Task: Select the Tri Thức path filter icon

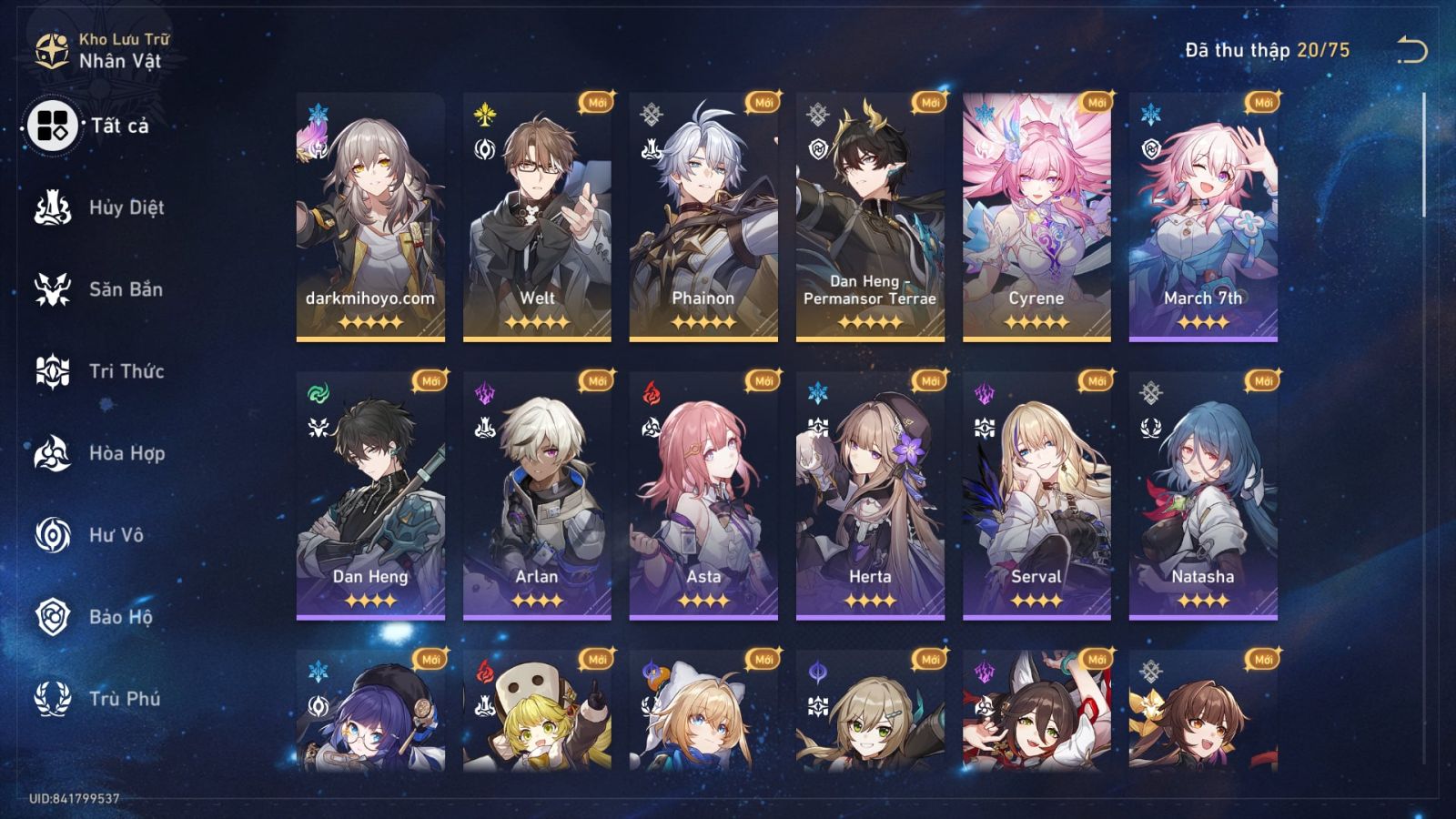Action: tap(52, 371)
